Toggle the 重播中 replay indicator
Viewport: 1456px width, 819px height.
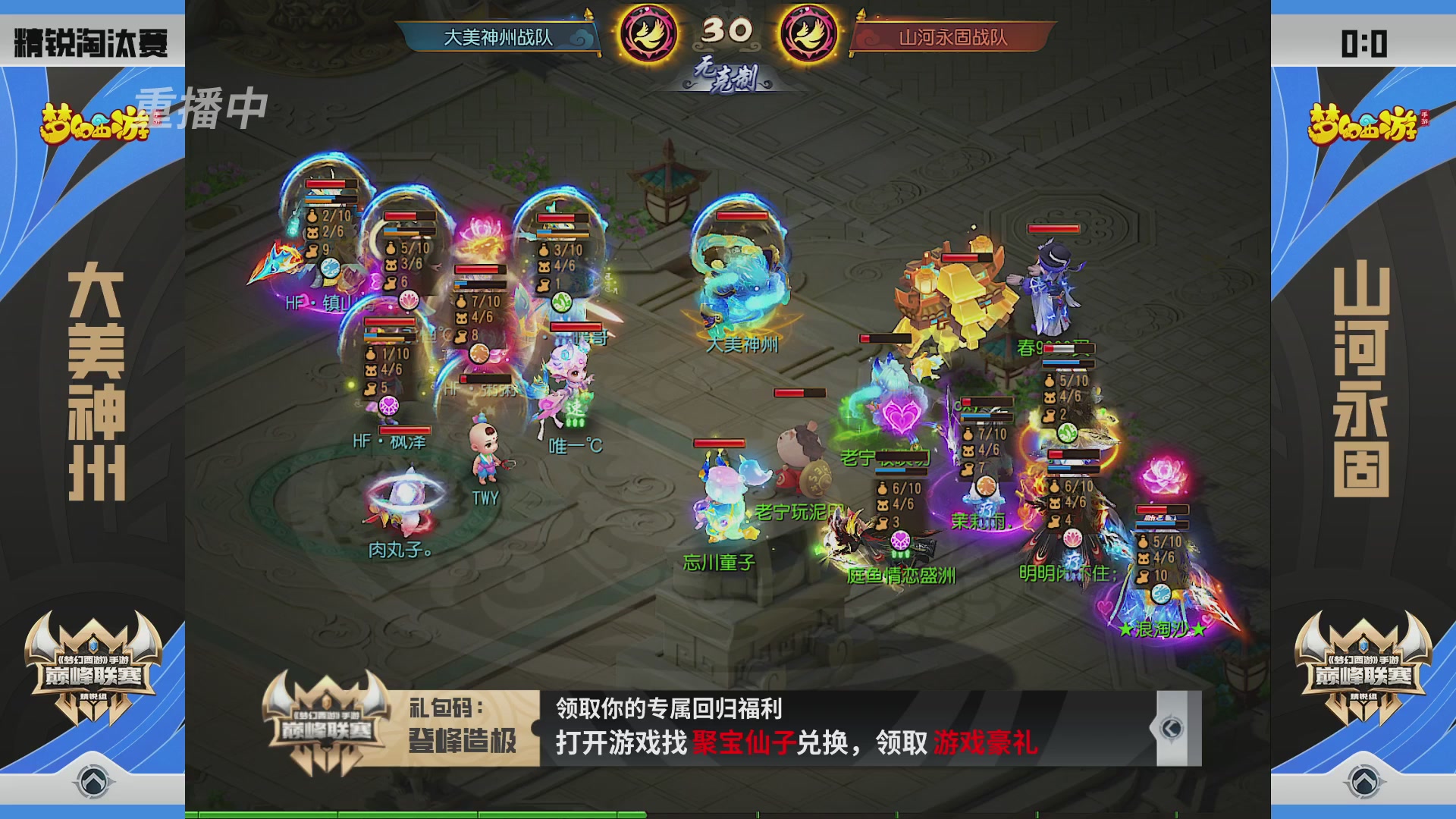coord(203,108)
